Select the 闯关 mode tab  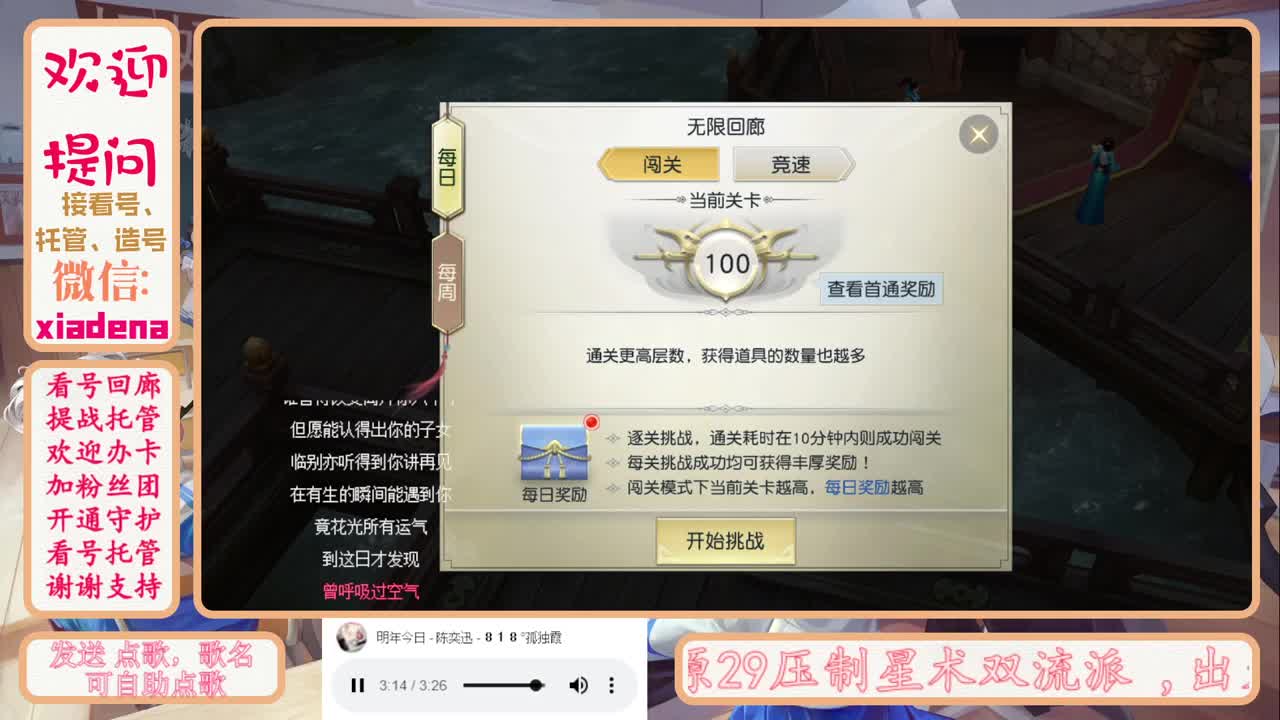(x=661, y=163)
